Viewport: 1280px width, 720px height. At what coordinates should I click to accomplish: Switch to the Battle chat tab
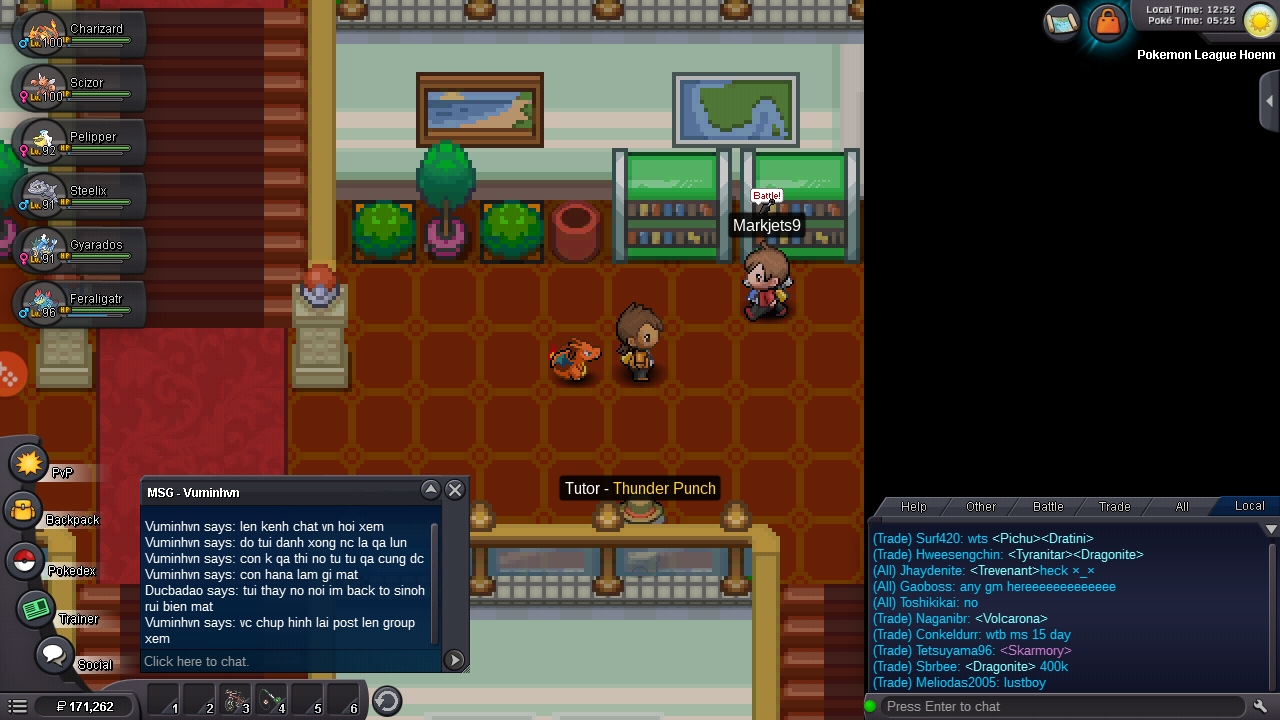point(1047,507)
